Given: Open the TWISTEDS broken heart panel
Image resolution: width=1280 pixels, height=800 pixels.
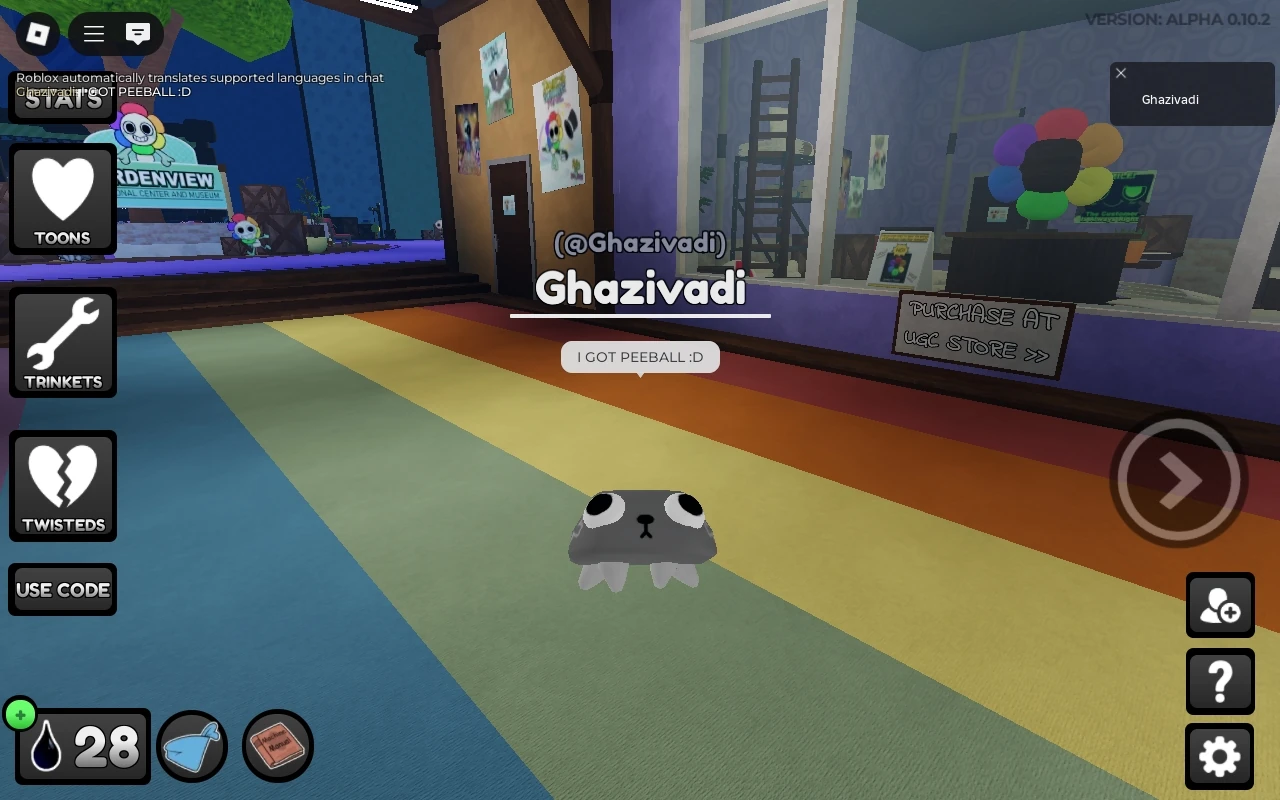Looking at the screenshot, I should coord(62,485).
